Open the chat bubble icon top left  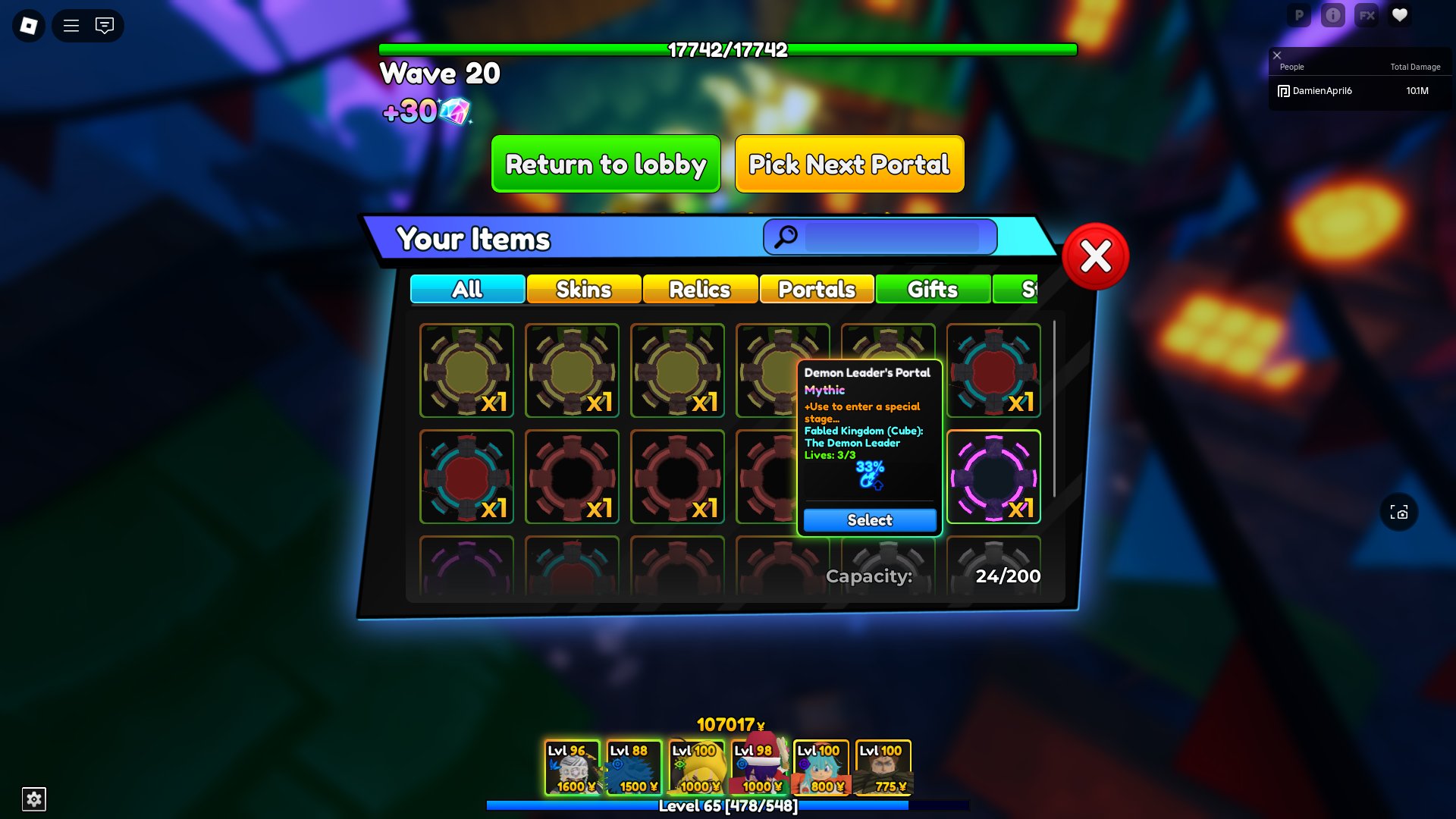[x=104, y=25]
